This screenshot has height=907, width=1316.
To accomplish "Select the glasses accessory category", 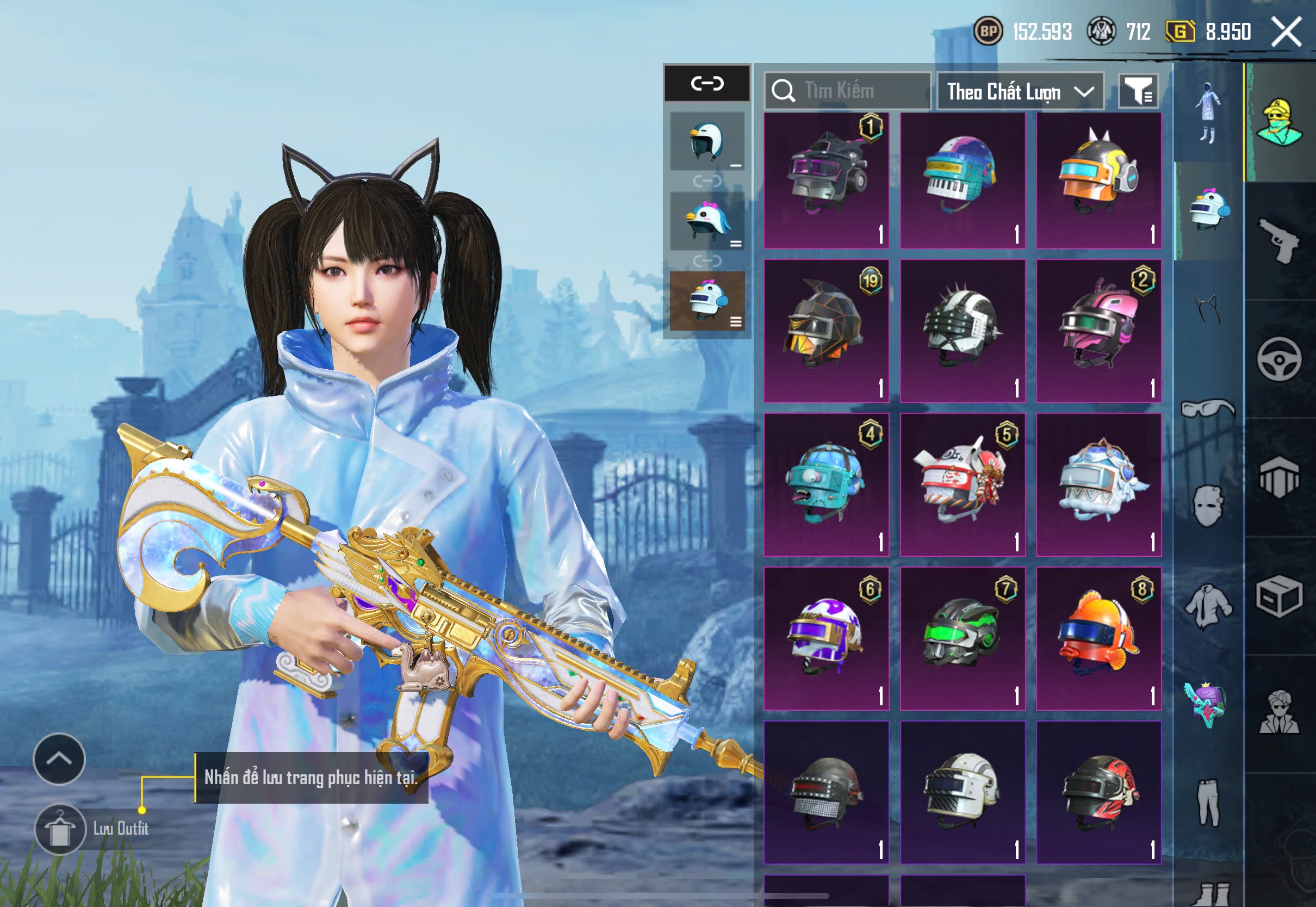I will point(1208,408).
